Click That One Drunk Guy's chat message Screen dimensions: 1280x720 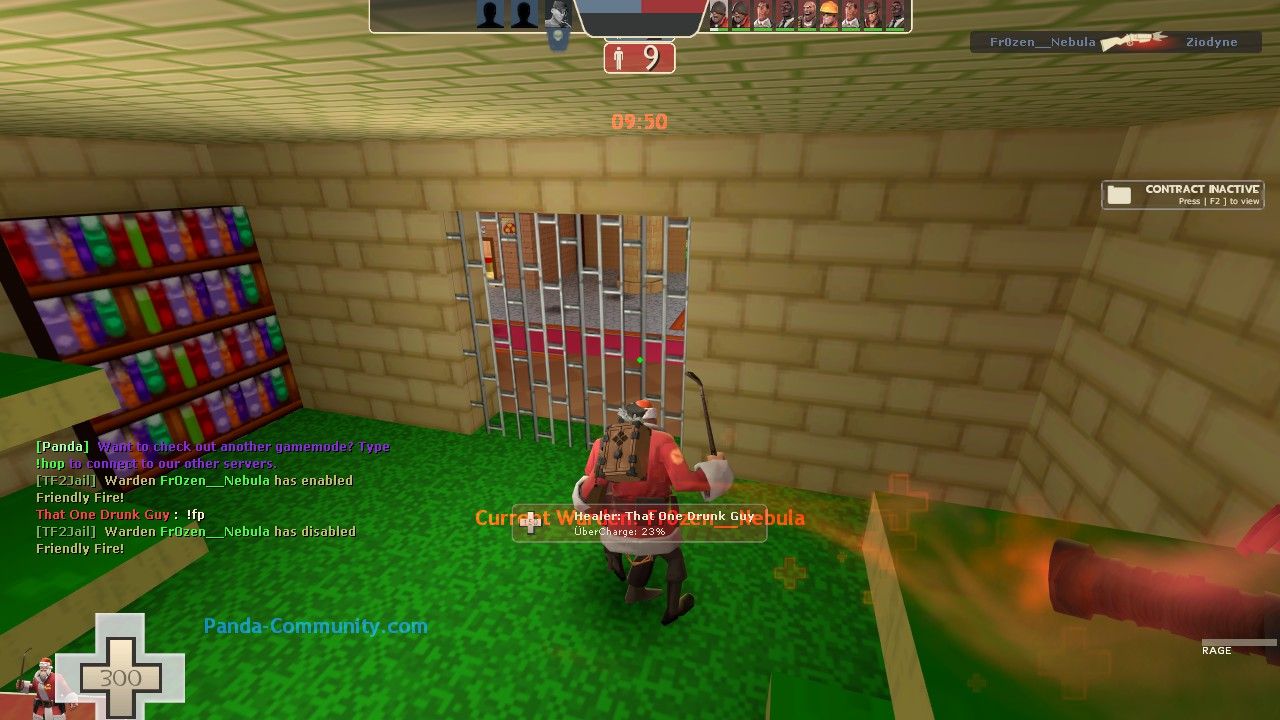[120, 515]
